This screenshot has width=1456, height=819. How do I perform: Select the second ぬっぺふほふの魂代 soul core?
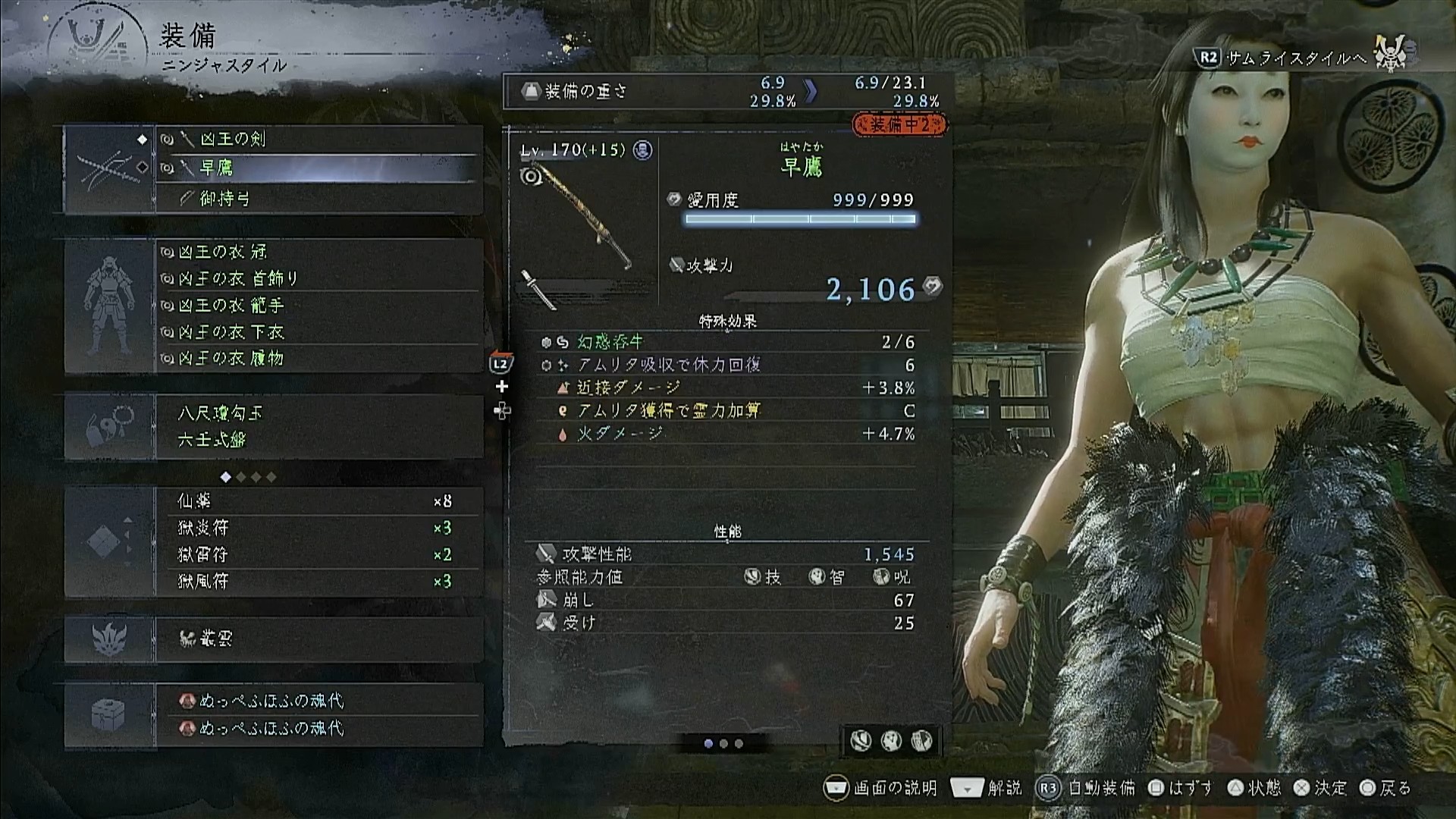pos(318,728)
